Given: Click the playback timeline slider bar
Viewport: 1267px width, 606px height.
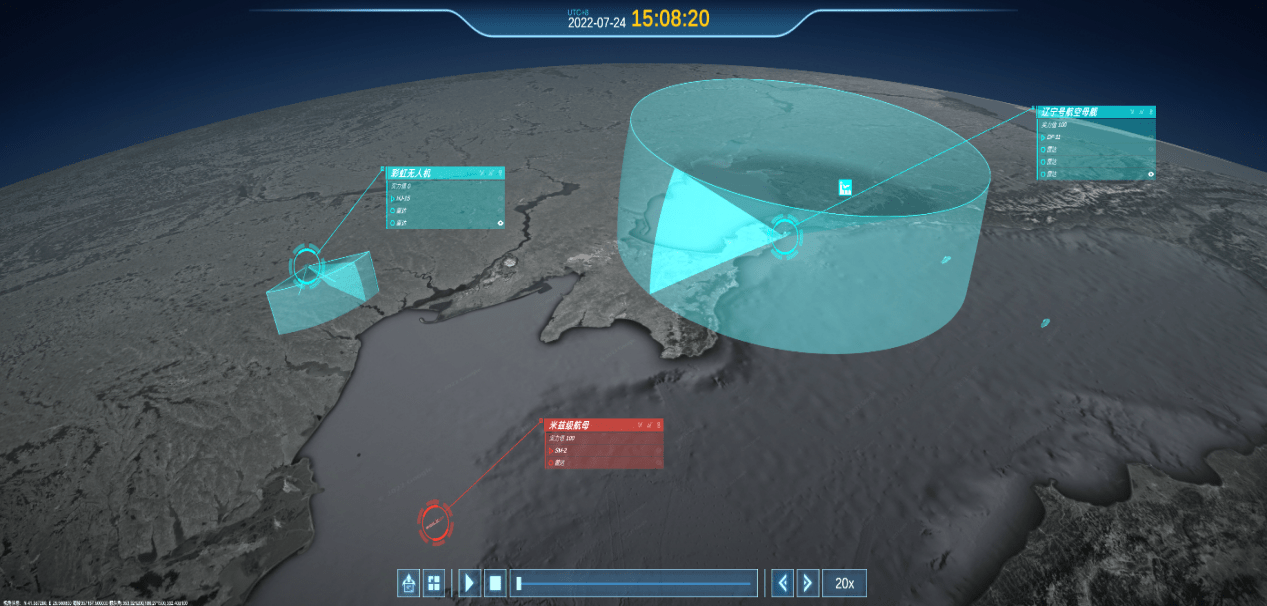Looking at the screenshot, I should tap(633, 583).
